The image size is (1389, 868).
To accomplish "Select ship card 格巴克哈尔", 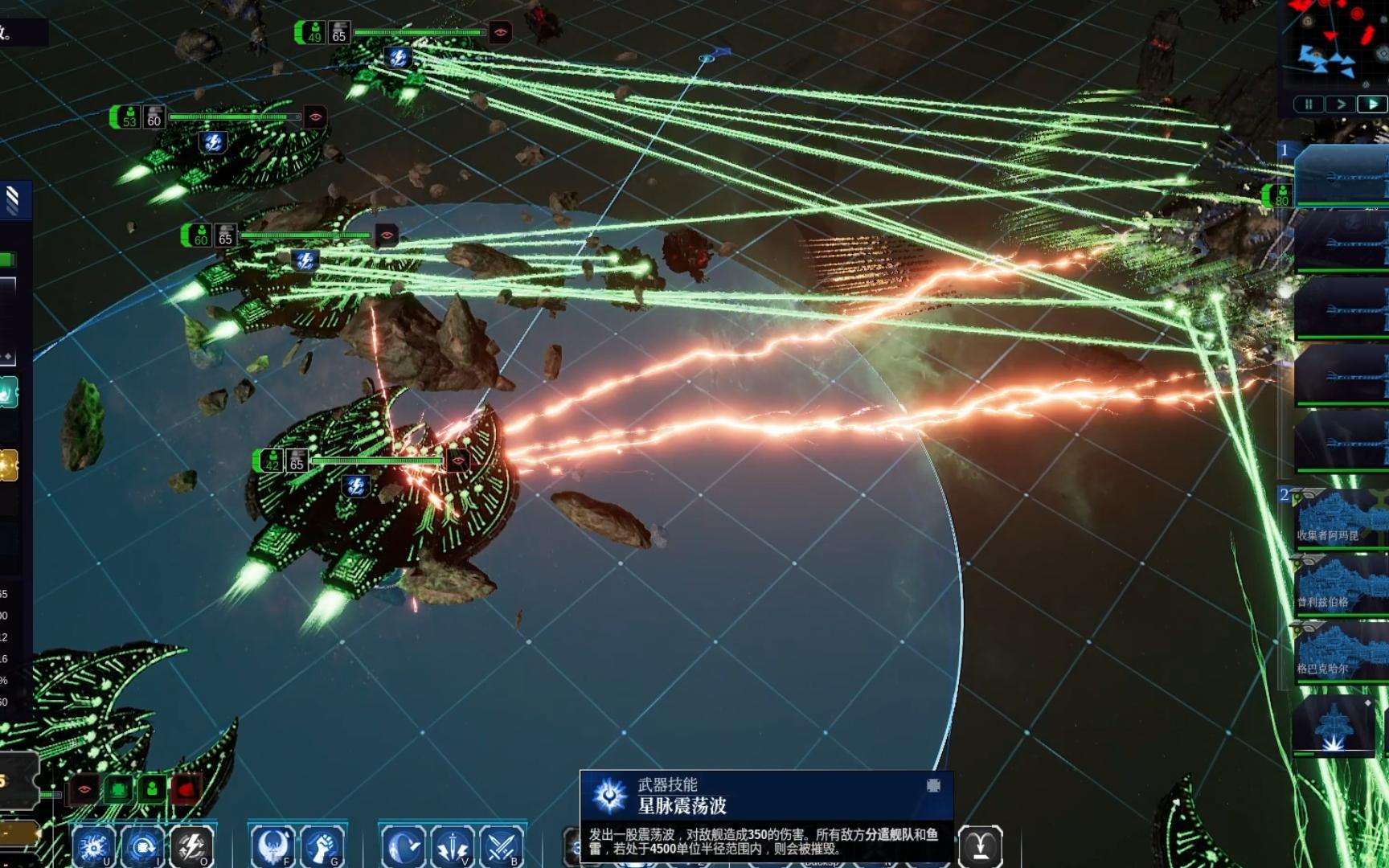I will [x=1340, y=652].
